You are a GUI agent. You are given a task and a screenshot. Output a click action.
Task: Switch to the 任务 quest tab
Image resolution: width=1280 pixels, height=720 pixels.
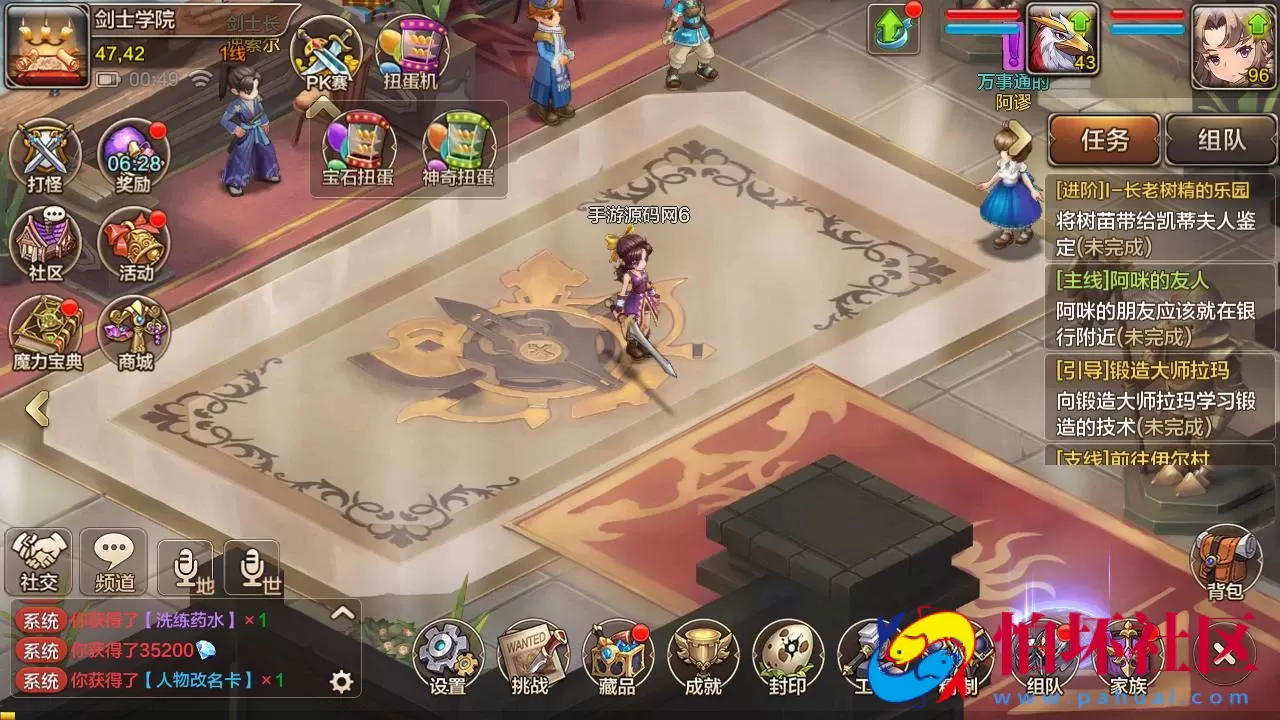(1104, 140)
